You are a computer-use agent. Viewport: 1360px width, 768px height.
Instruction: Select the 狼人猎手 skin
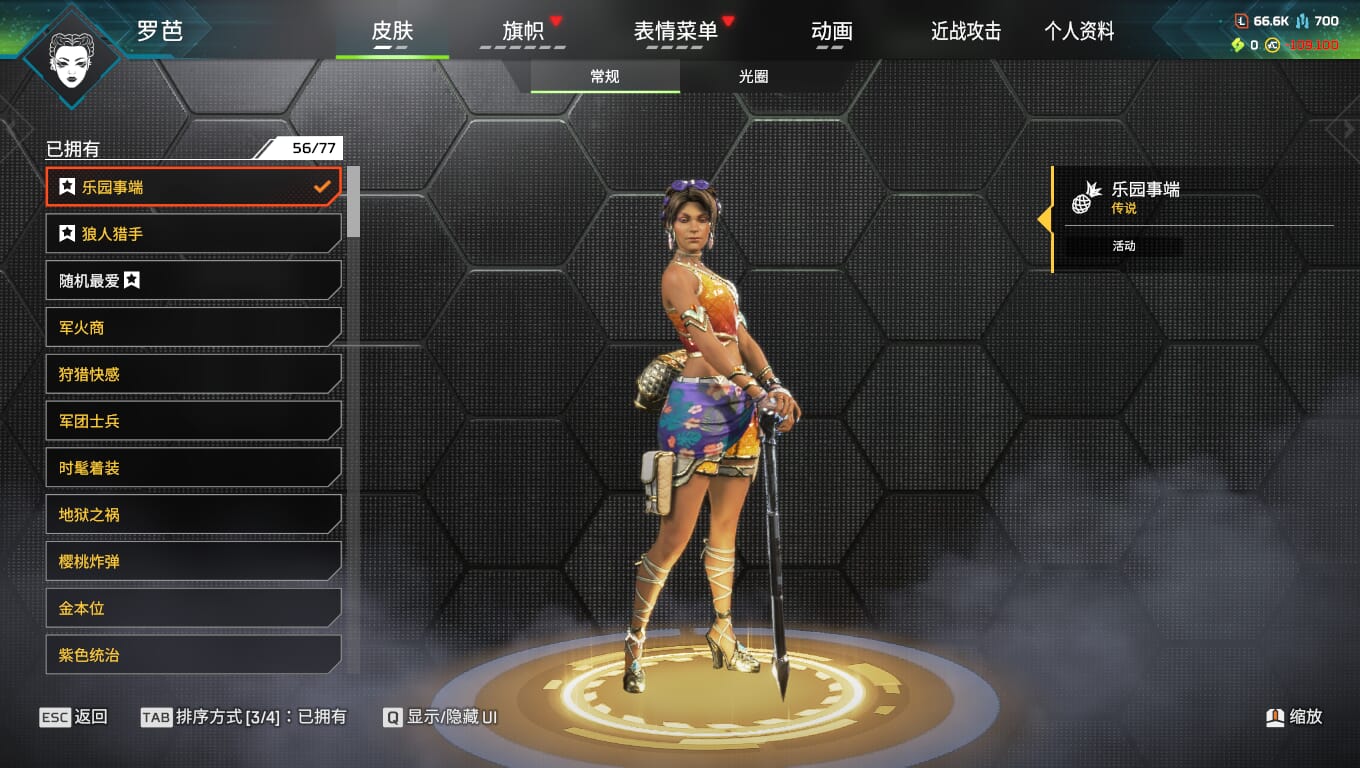[x=193, y=234]
